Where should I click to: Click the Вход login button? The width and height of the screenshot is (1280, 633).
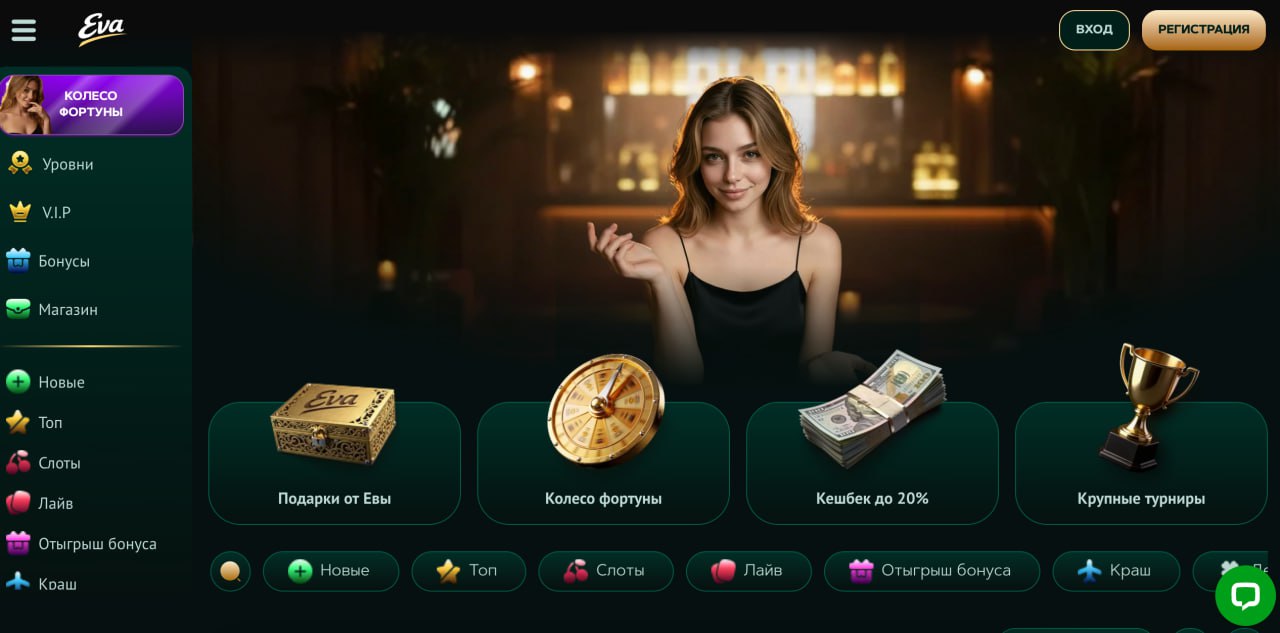1094,30
